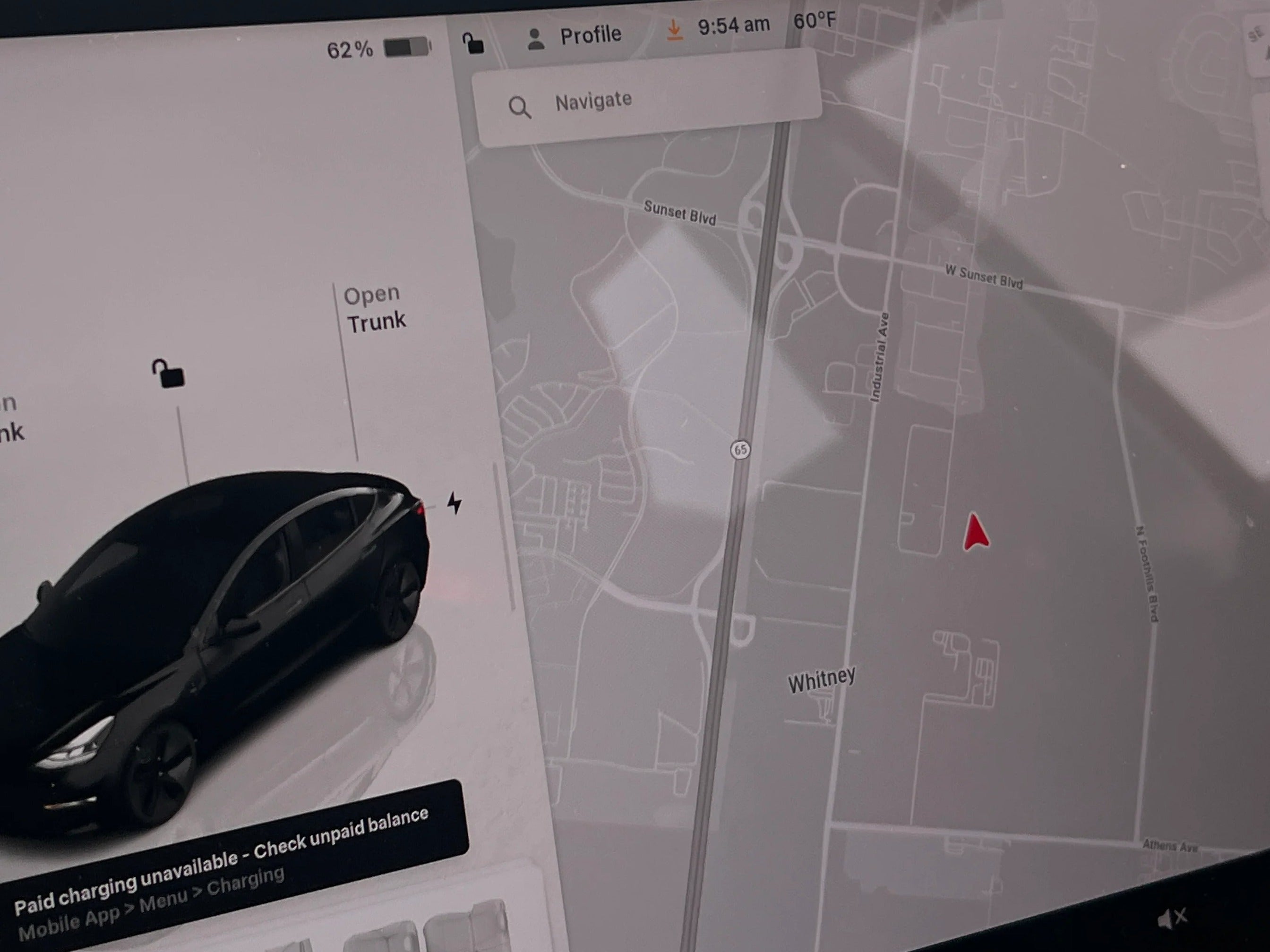Viewport: 1270px width, 952px height.
Task: Open the paid charging unavailable notification
Action: click(x=230, y=861)
